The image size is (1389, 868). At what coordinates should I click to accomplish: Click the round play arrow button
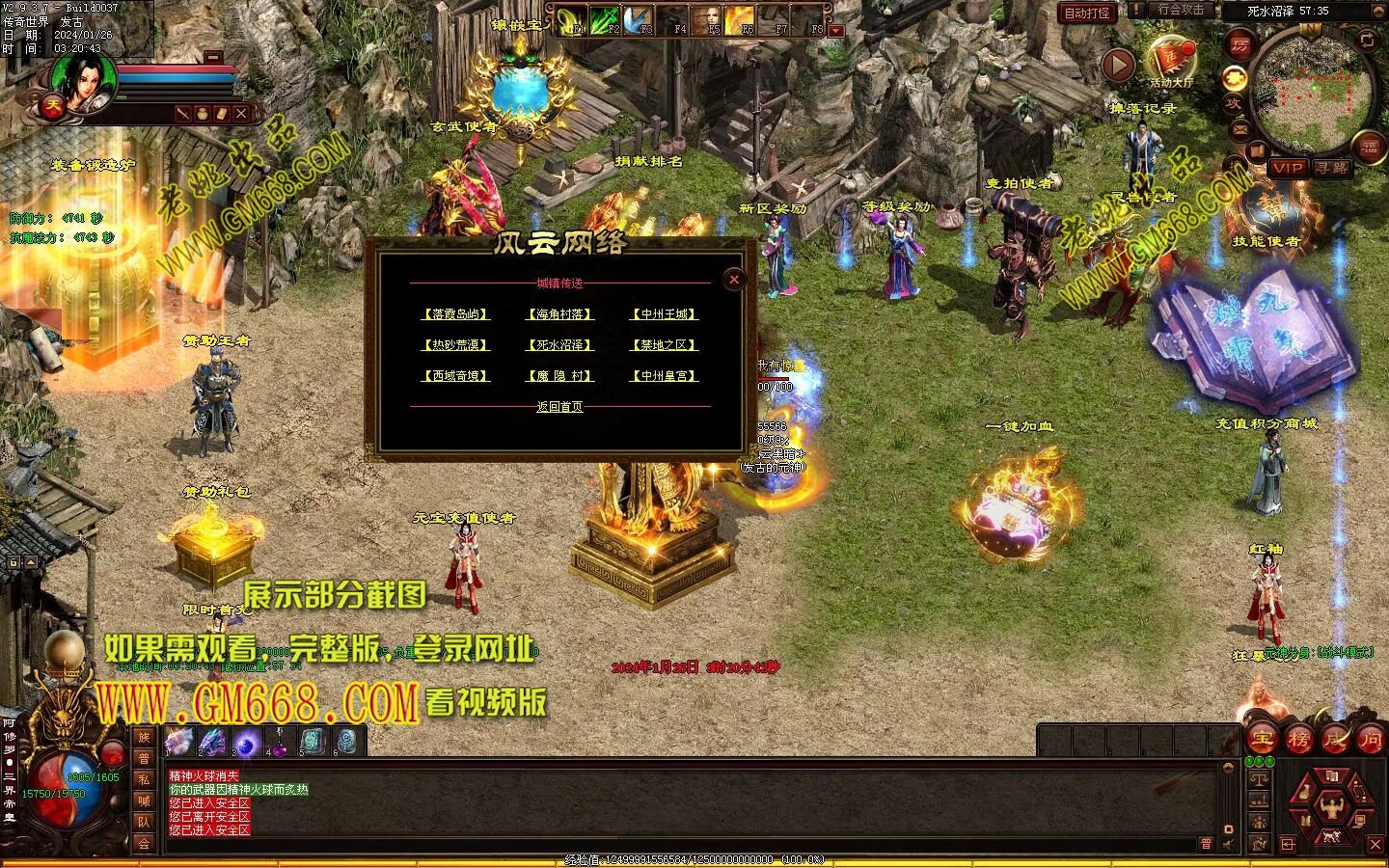[x=1118, y=66]
